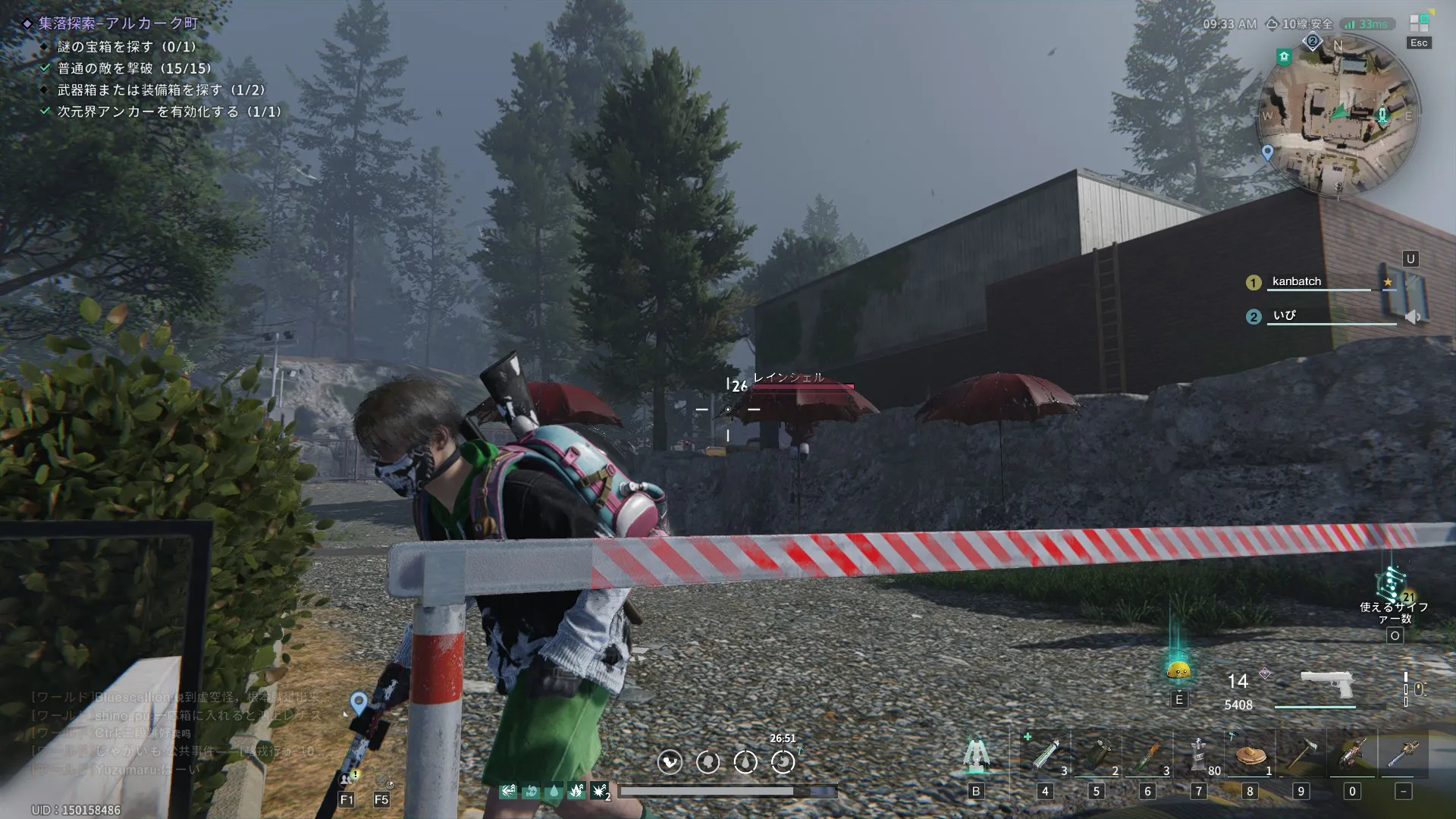Open the 集落探索-アルカーク町 quest tracker
The width and height of the screenshot is (1456, 819).
(x=118, y=24)
